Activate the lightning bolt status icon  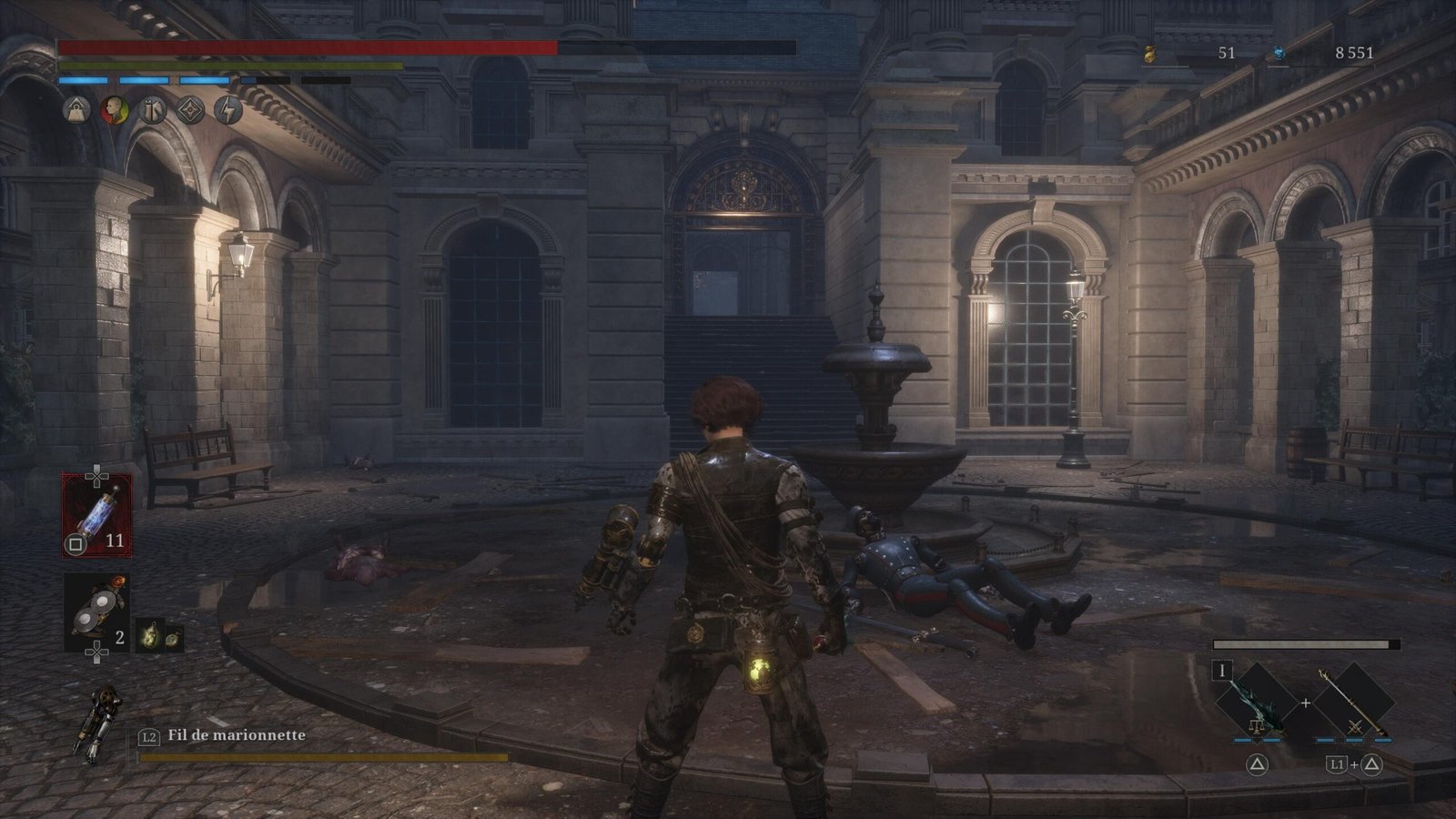227,110
